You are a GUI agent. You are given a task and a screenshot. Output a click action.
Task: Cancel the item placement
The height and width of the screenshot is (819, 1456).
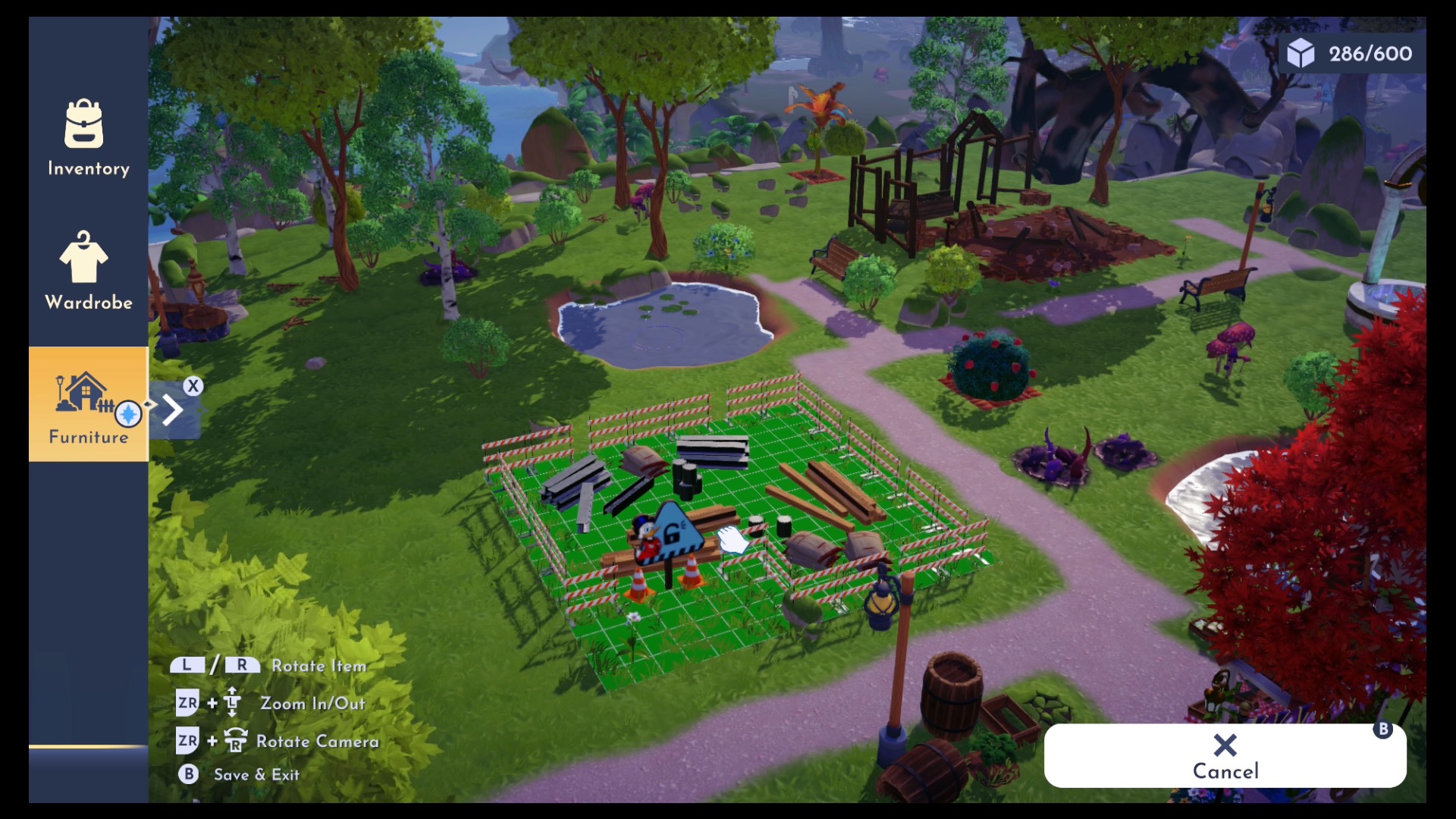[1225, 756]
